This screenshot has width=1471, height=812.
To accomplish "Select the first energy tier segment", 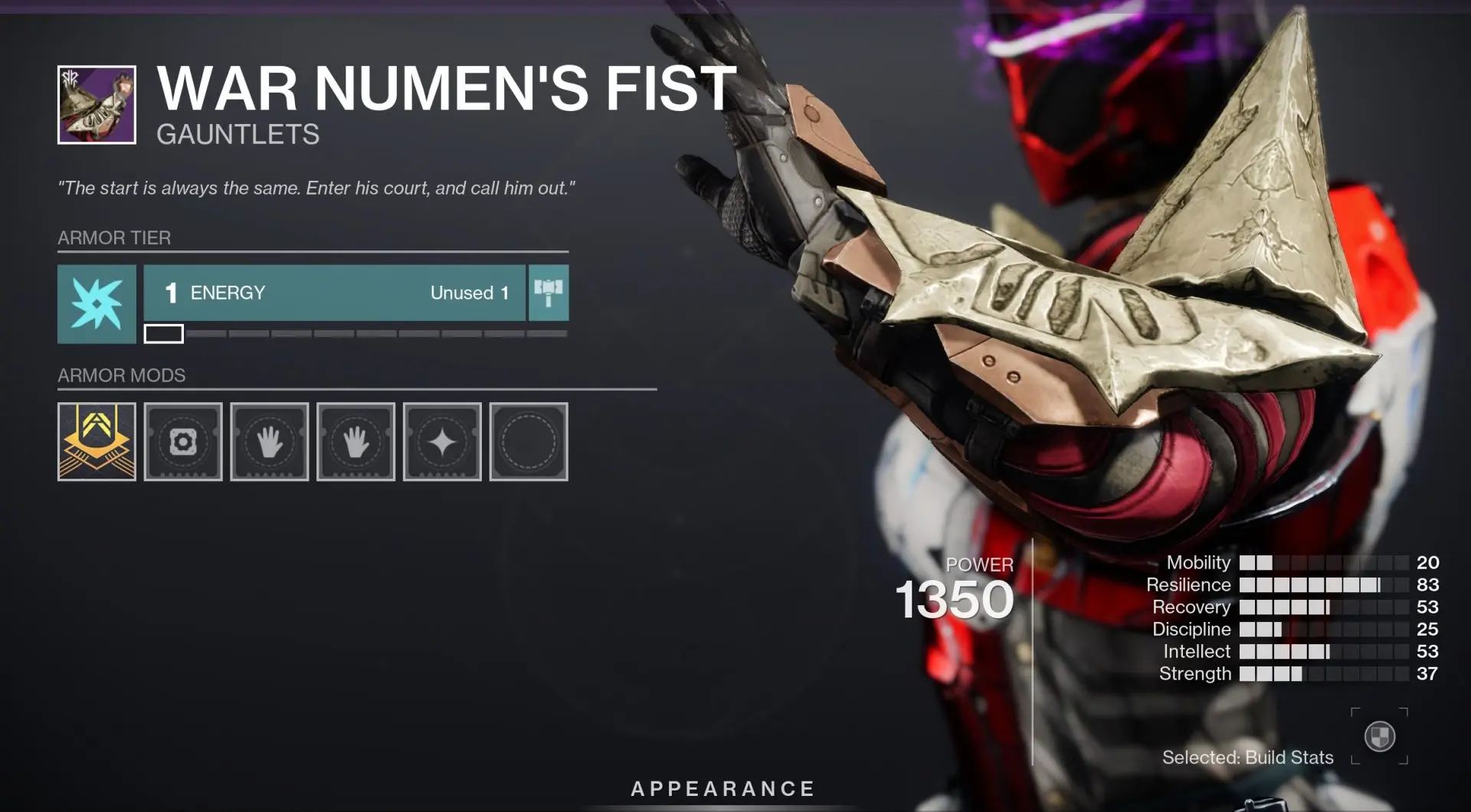I will [x=163, y=333].
